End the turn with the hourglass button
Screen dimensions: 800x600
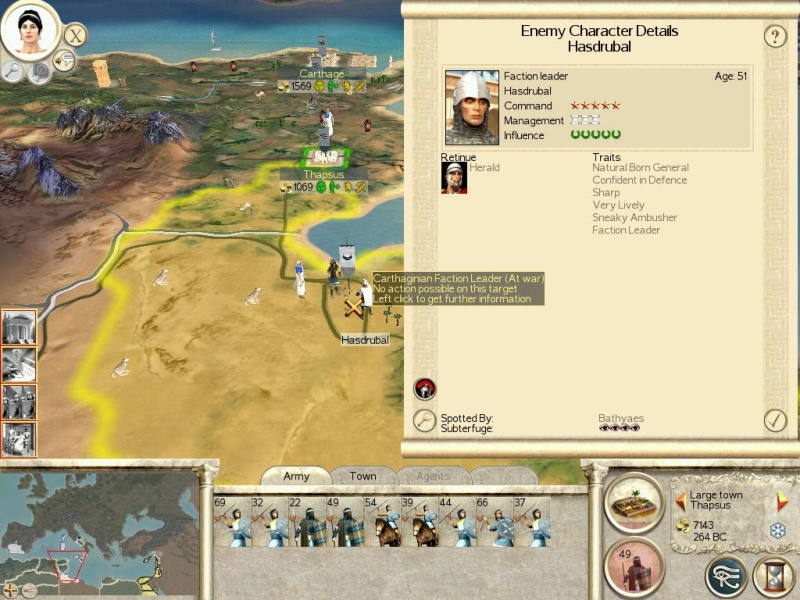coord(773,576)
